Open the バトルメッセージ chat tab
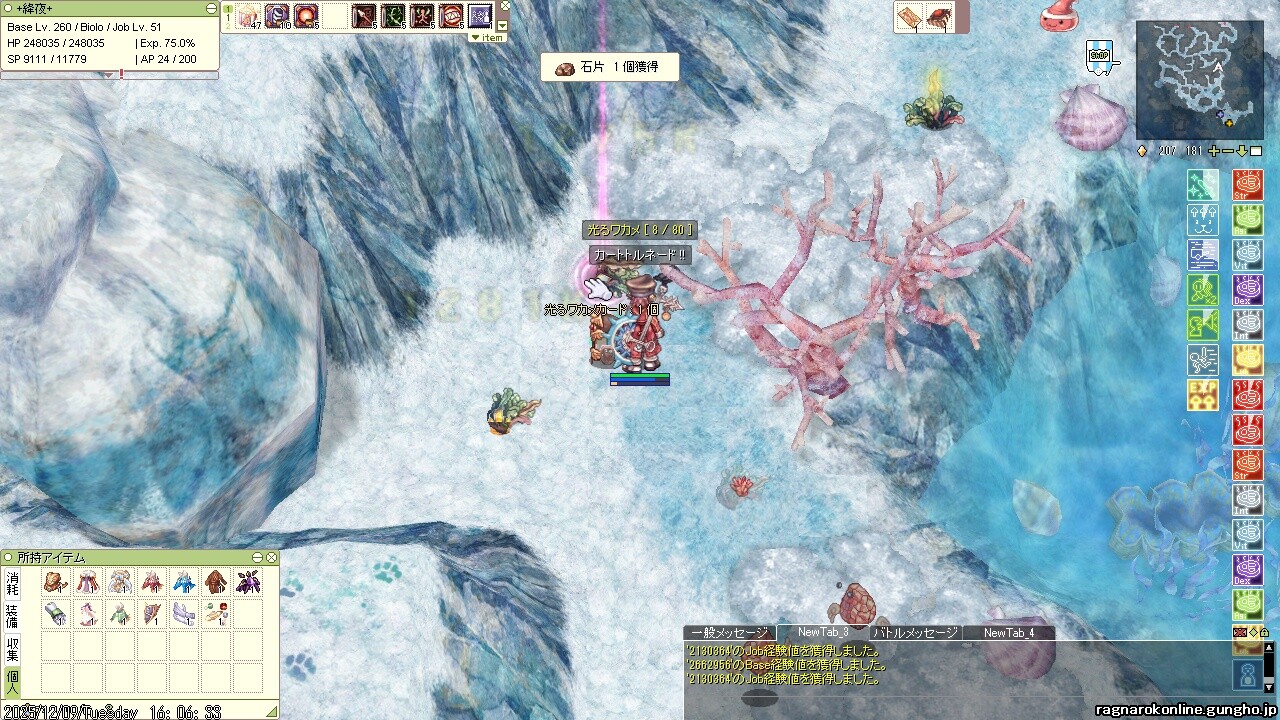 pyautogui.click(x=915, y=633)
